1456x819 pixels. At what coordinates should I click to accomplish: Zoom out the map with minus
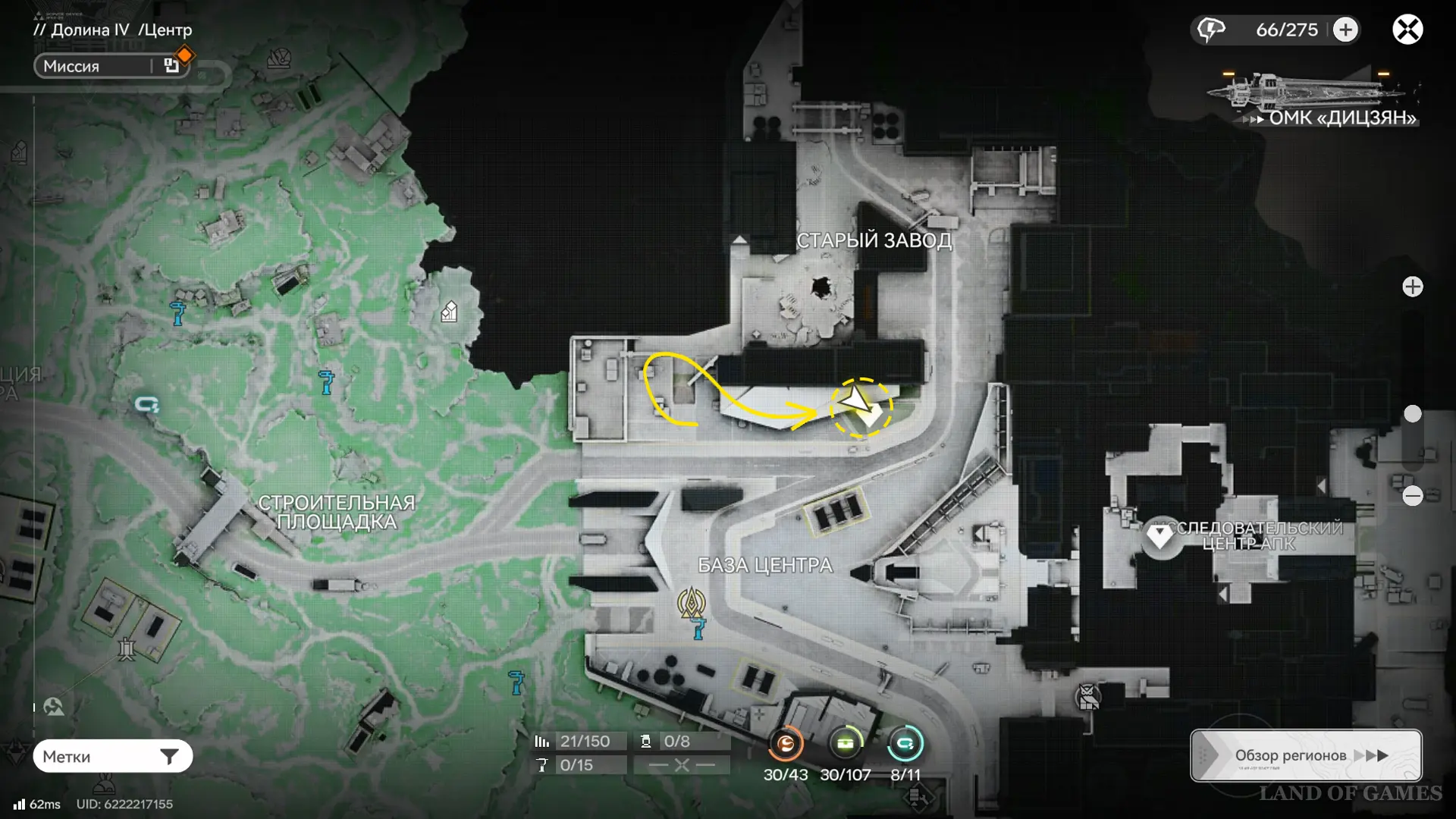click(x=1412, y=496)
